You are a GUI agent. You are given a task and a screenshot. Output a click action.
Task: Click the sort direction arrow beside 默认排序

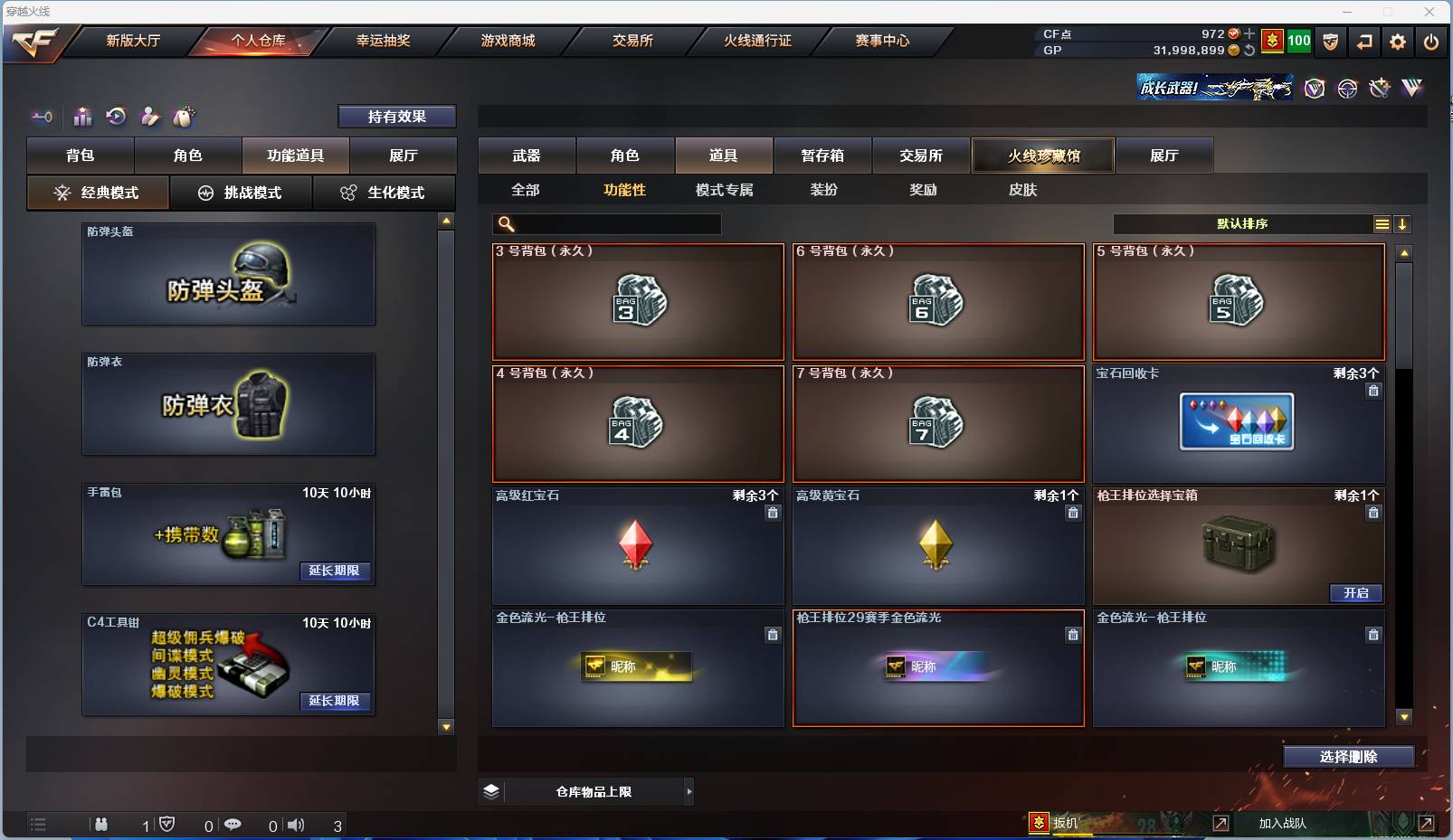[x=1403, y=223]
